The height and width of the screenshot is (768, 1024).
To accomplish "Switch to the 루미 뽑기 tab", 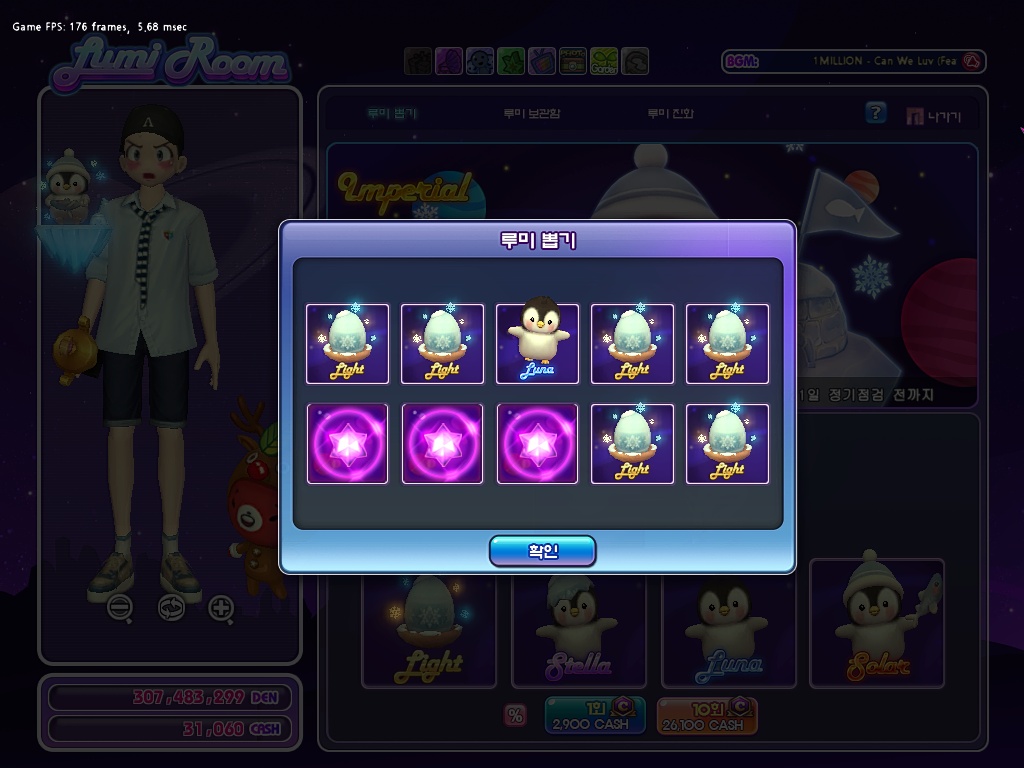I will 392,114.
